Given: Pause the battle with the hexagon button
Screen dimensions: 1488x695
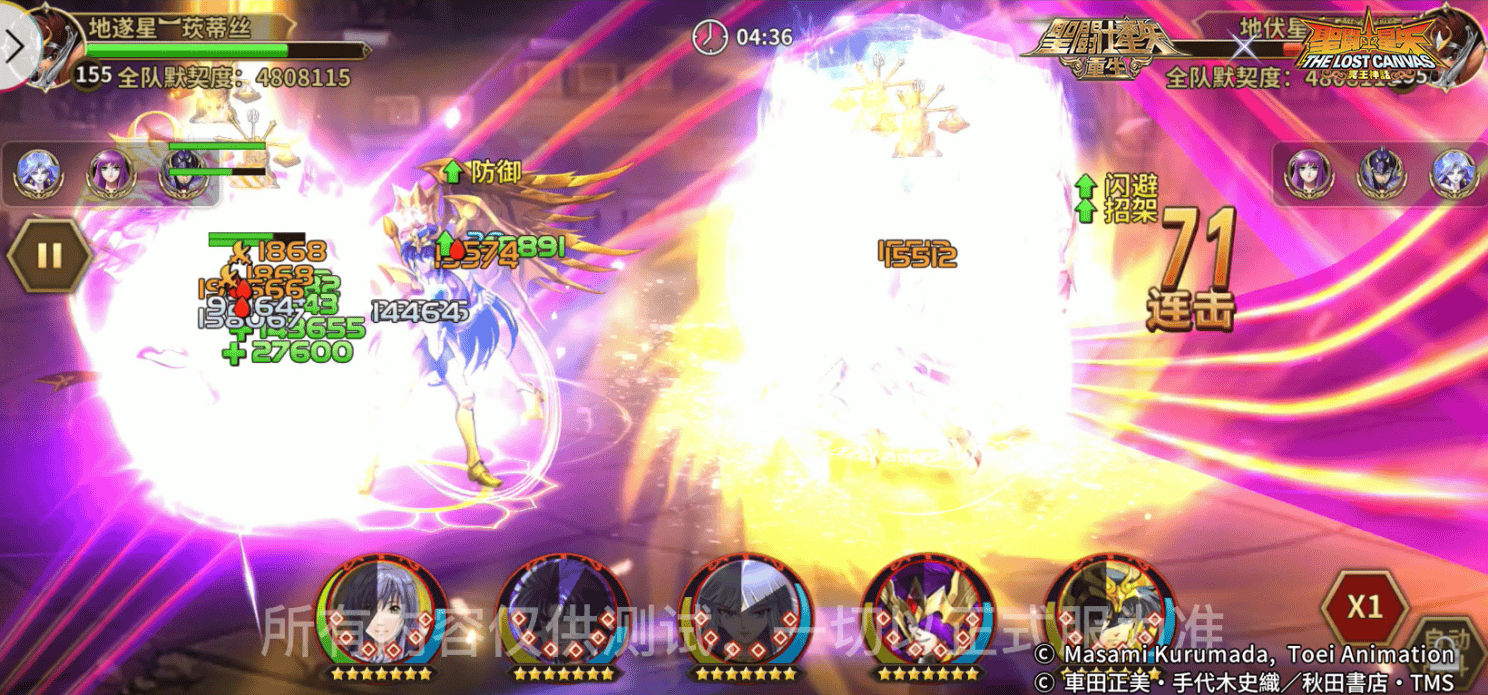Looking at the screenshot, I should click(49, 255).
